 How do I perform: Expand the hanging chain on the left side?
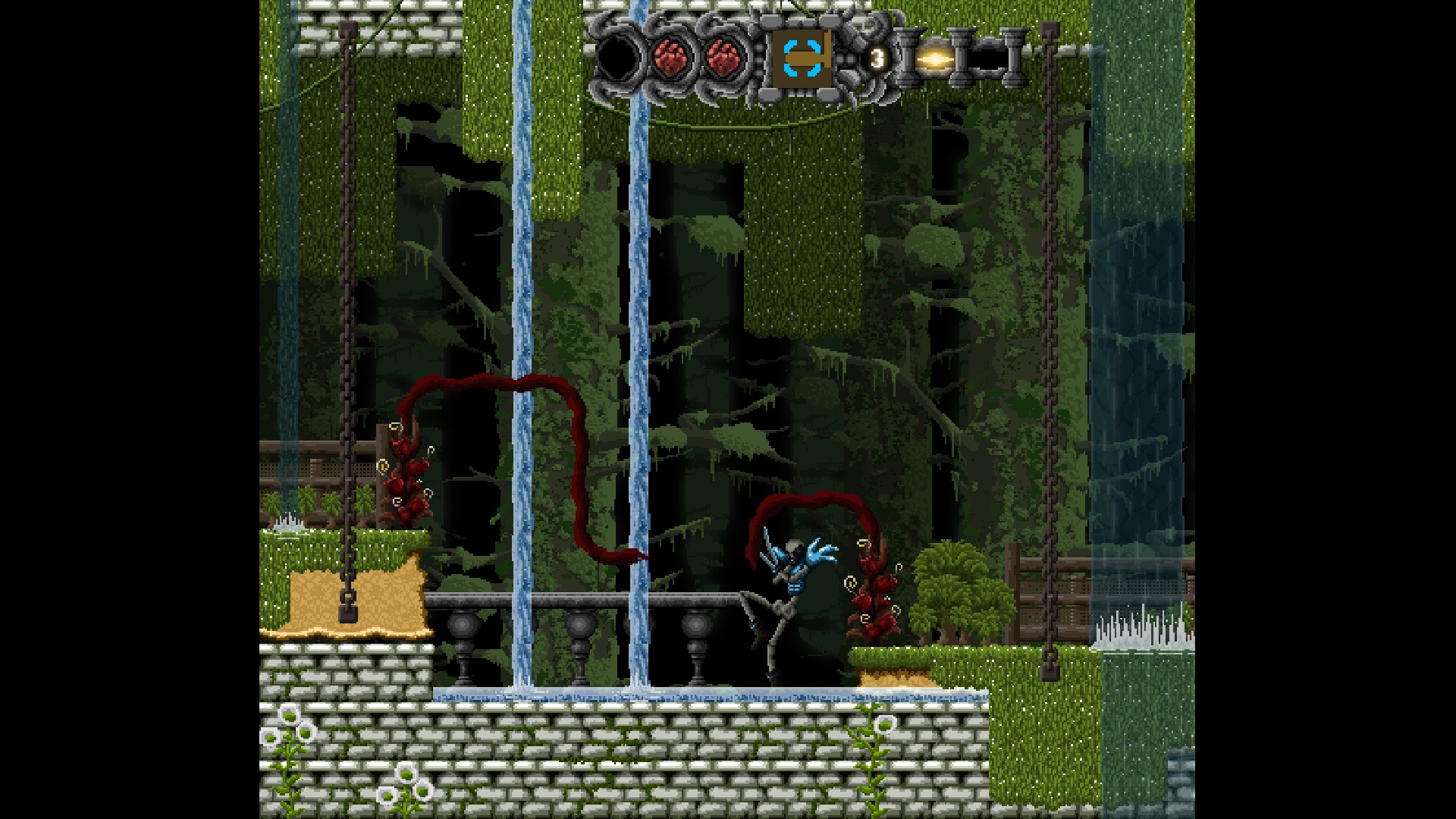click(345, 303)
